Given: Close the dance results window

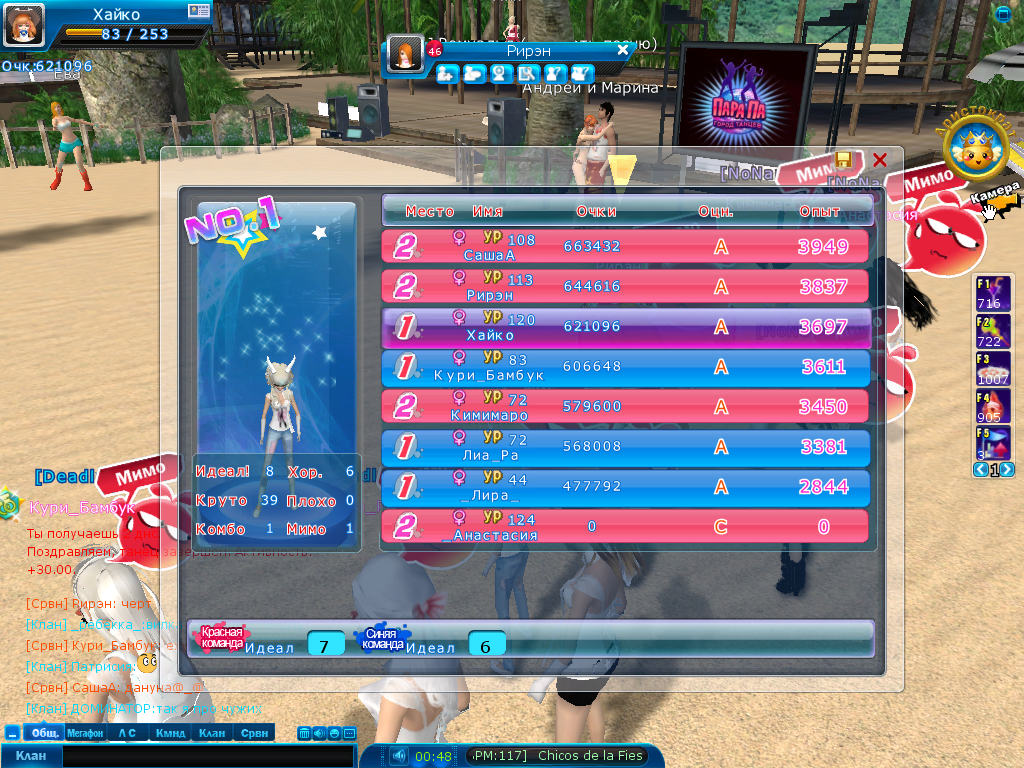Looking at the screenshot, I should (880, 160).
